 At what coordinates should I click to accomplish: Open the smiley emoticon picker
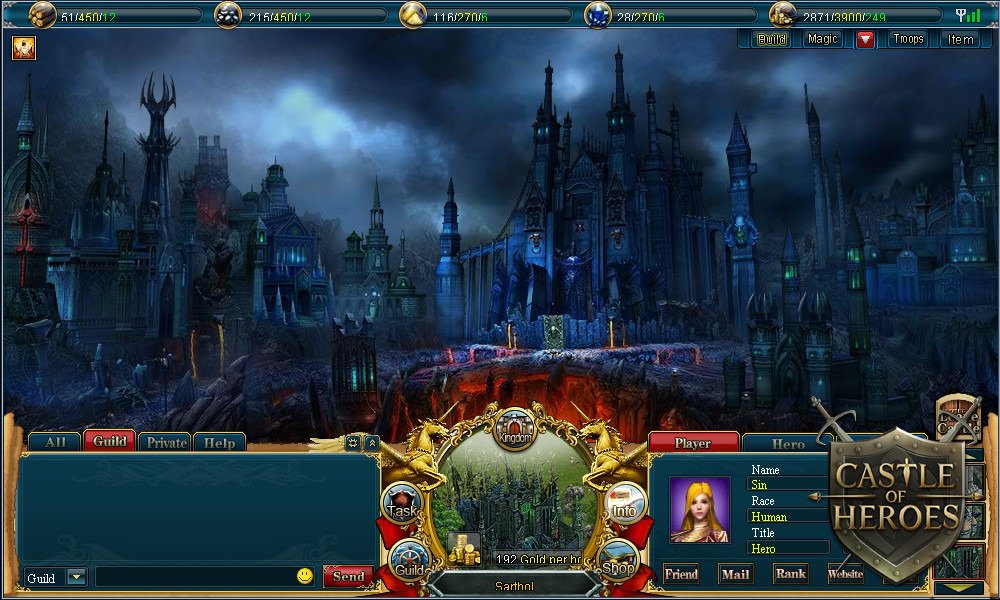point(305,576)
